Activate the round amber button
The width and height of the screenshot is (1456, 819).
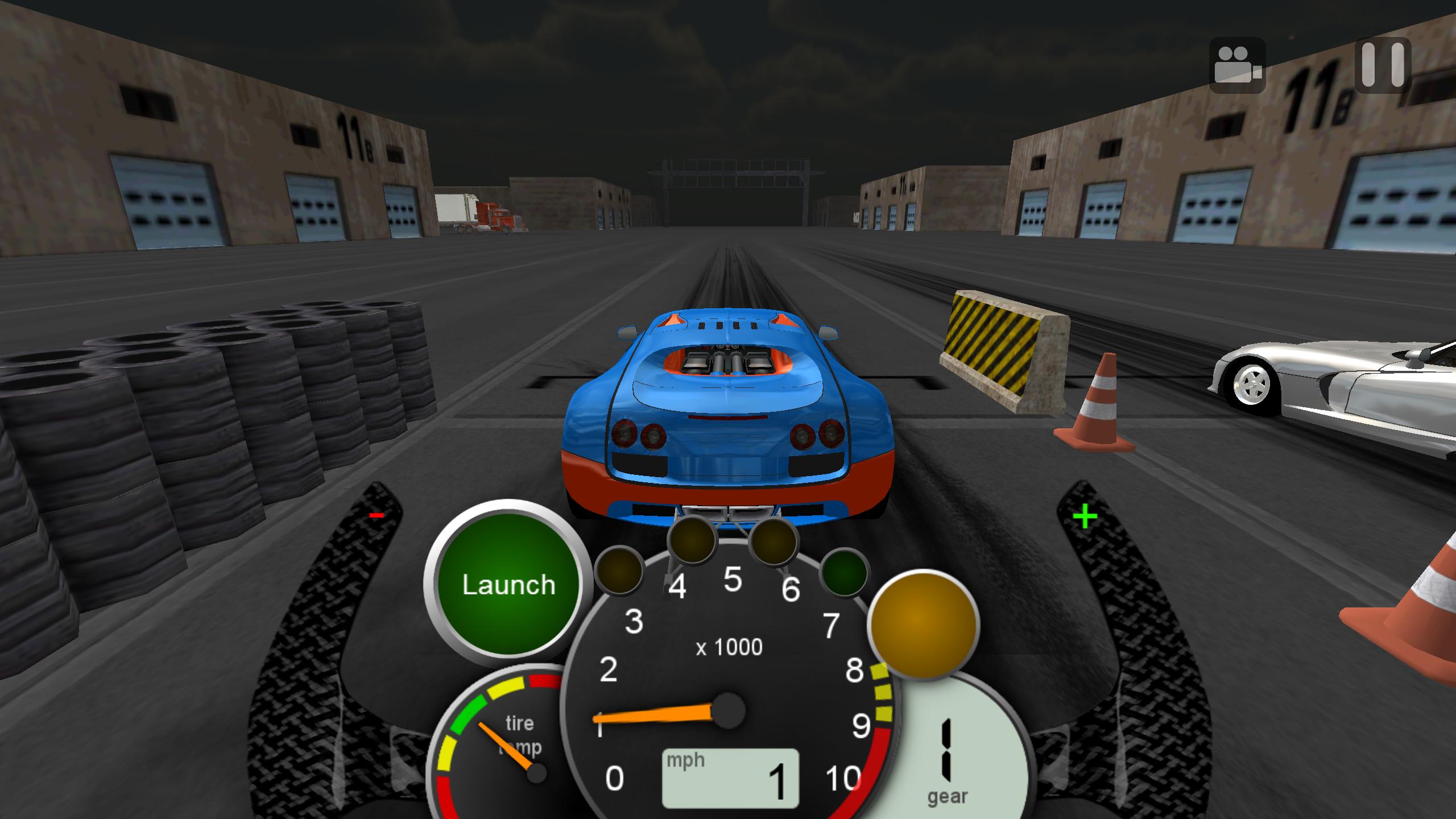tap(924, 624)
